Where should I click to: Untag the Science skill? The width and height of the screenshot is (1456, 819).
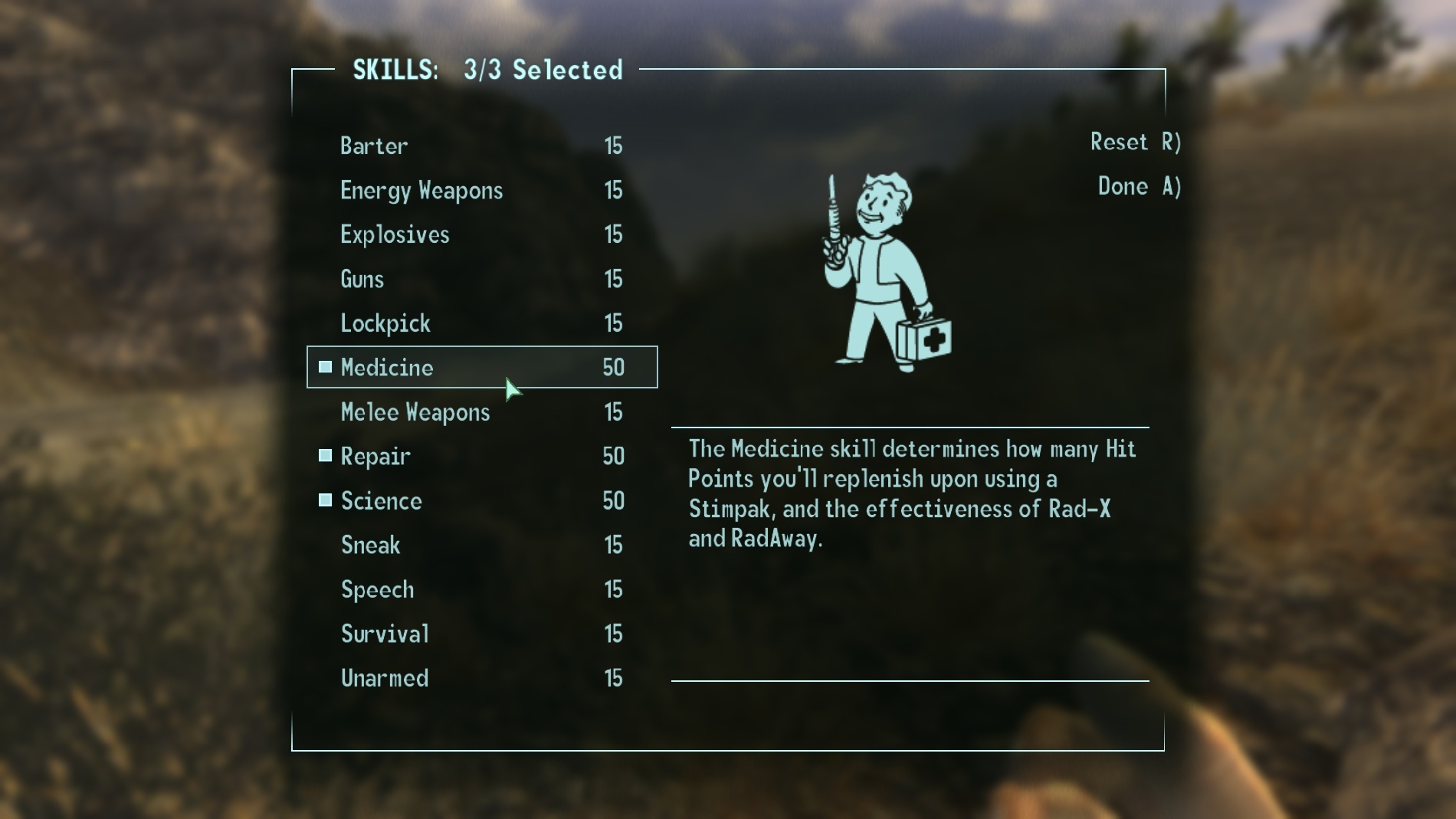381,501
